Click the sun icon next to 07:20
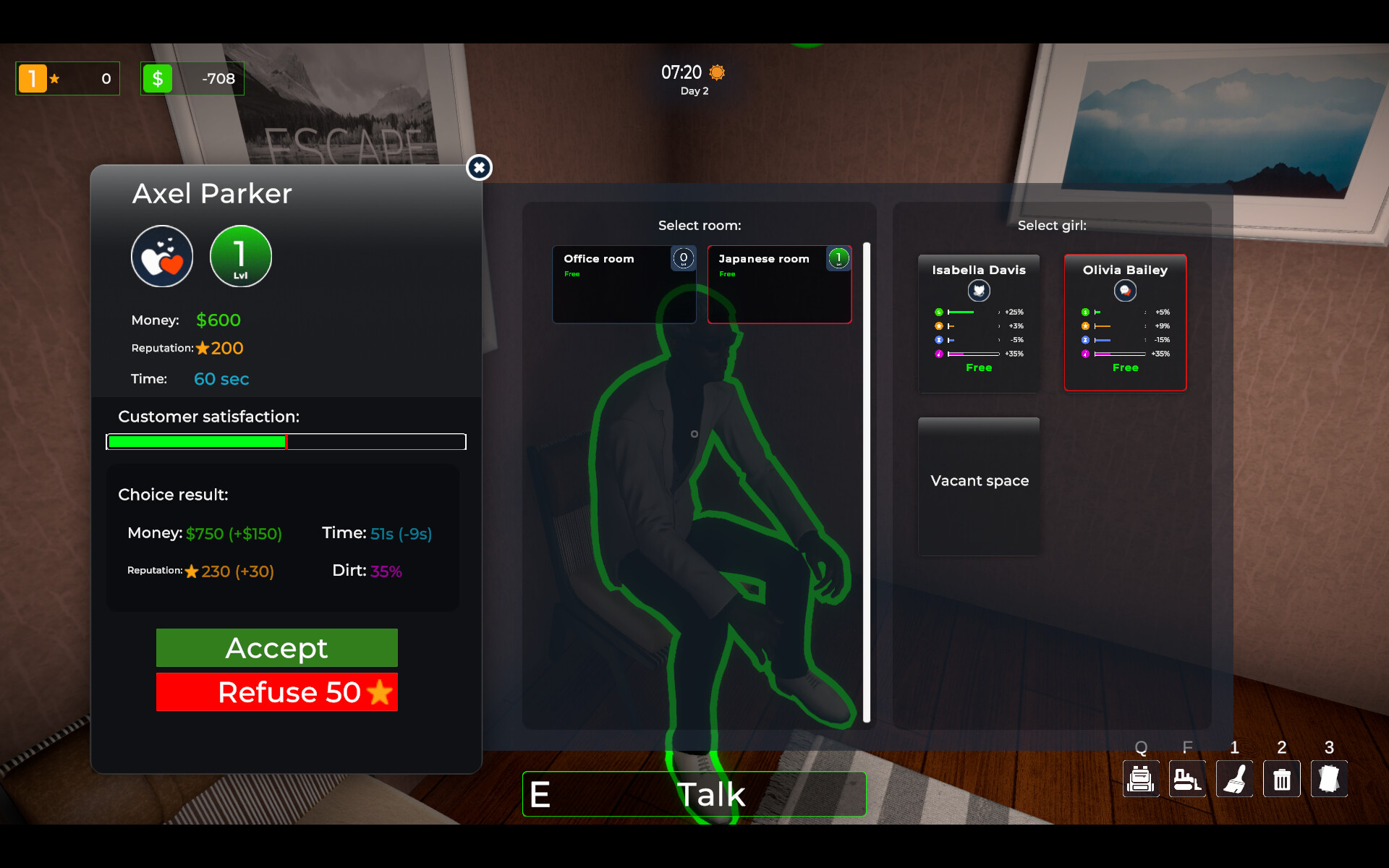 tap(715, 72)
